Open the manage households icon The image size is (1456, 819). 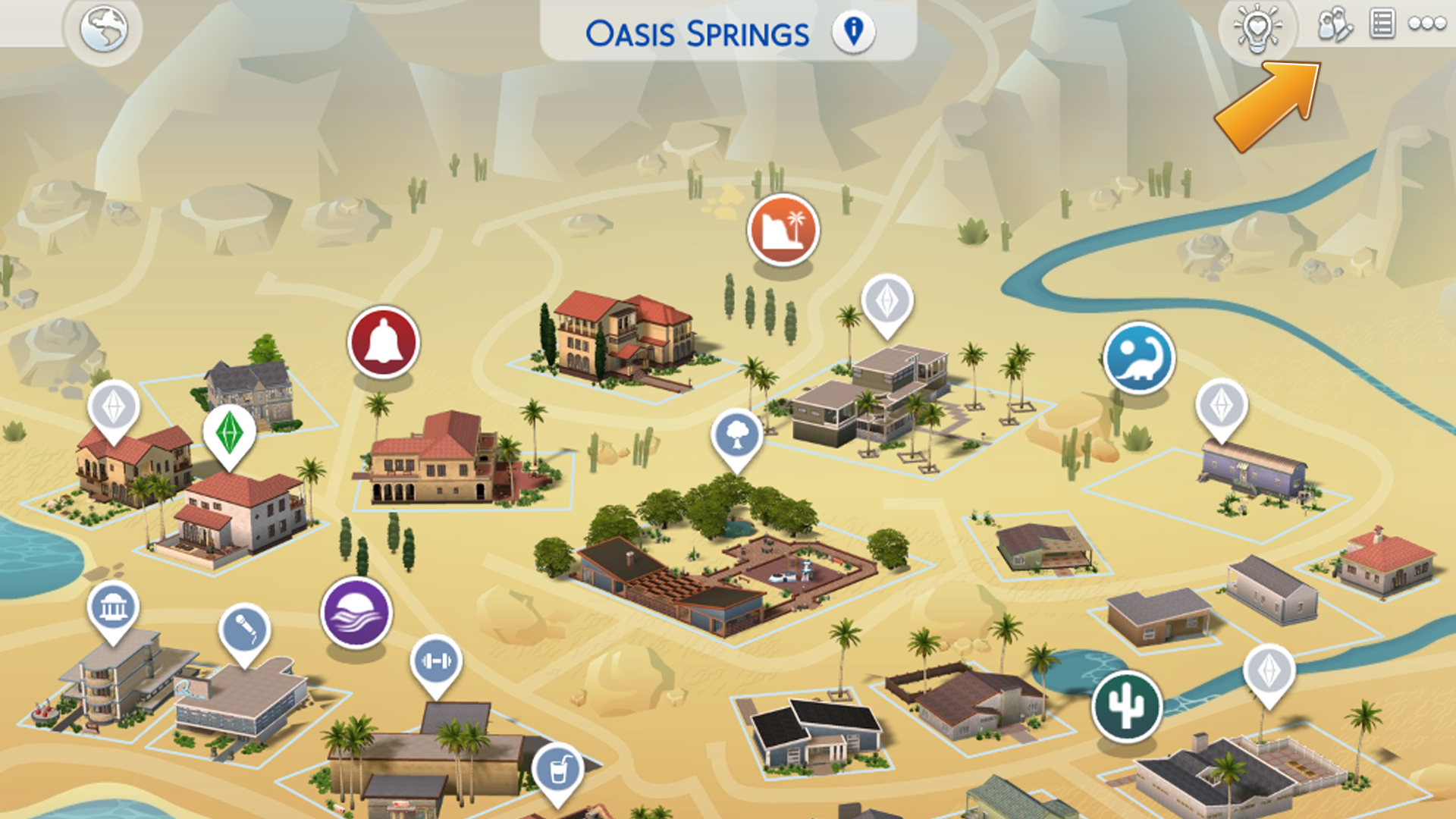pyautogui.click(x=1334, y=25)
